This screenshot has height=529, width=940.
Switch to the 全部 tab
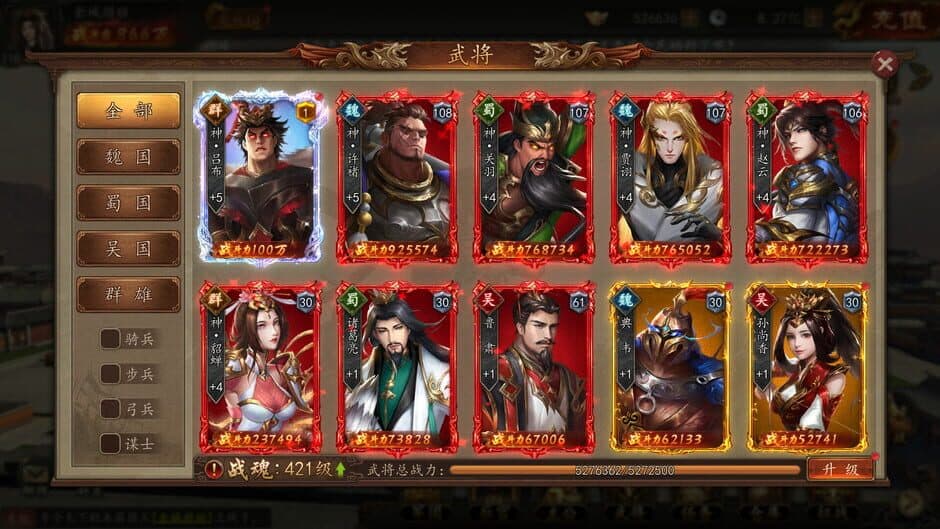click(x=129, y=111)
